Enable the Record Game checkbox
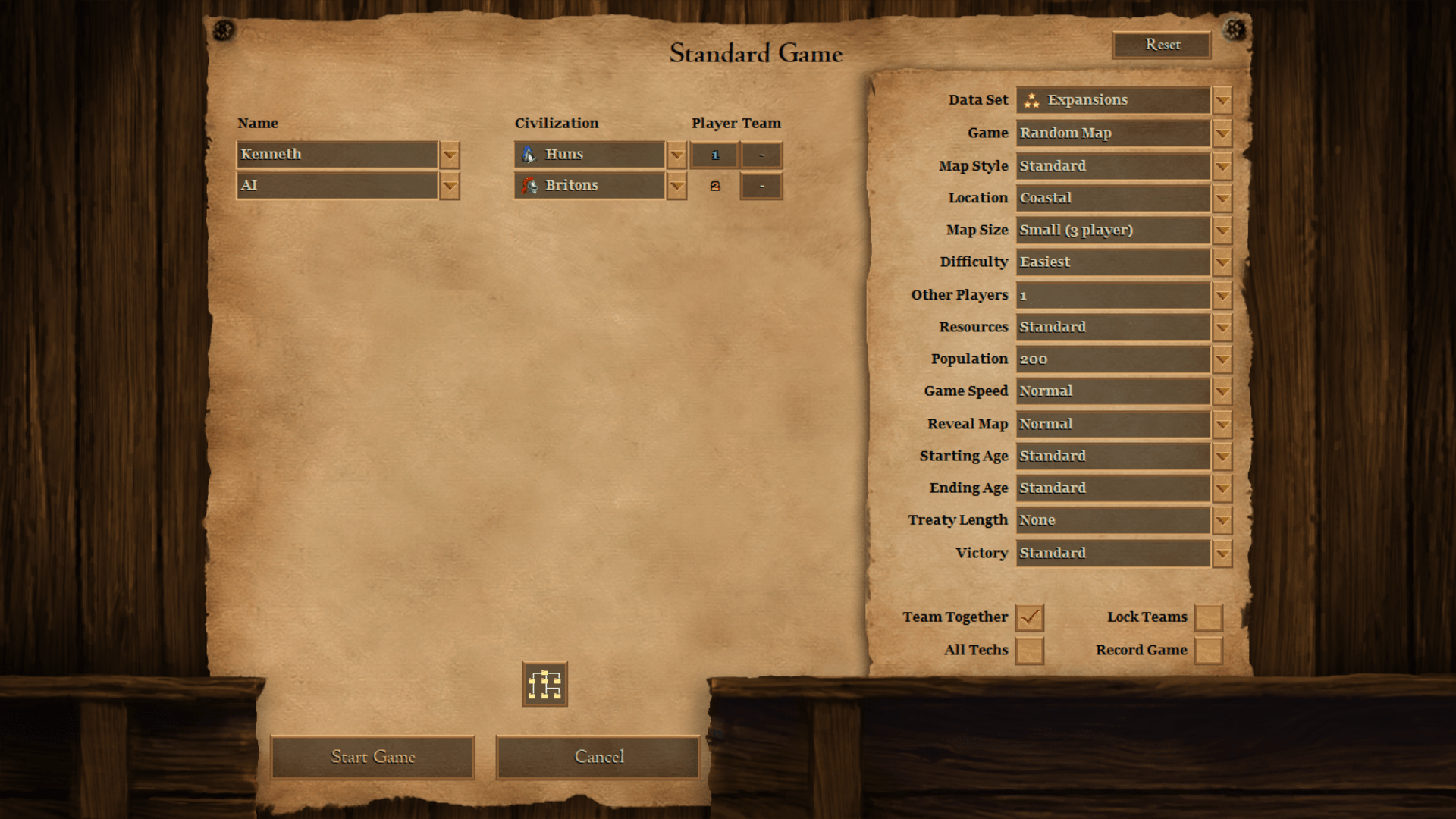 [1208, 651]
